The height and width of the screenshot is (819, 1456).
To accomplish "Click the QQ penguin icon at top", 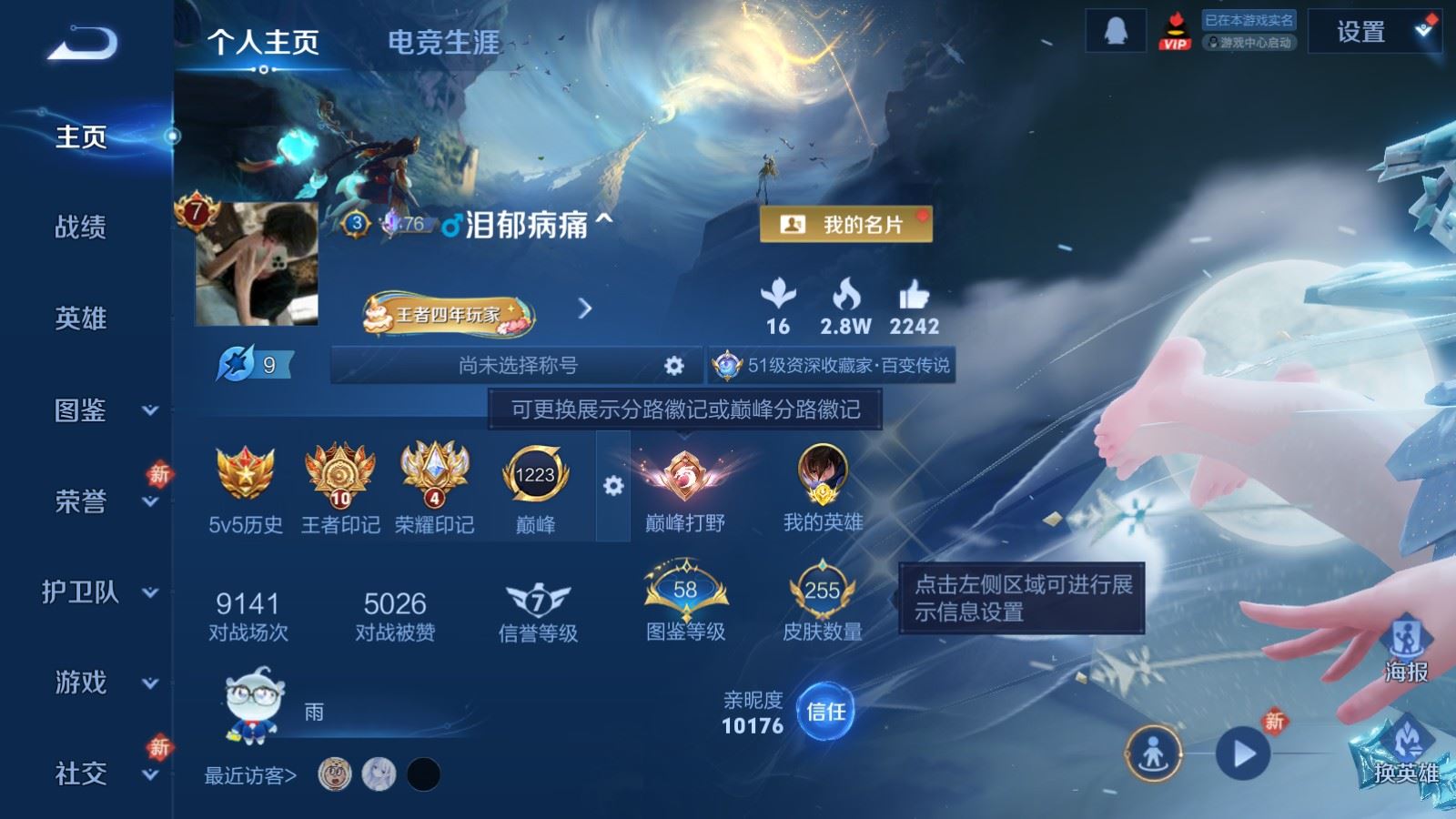I will (x=1114, y=30).
